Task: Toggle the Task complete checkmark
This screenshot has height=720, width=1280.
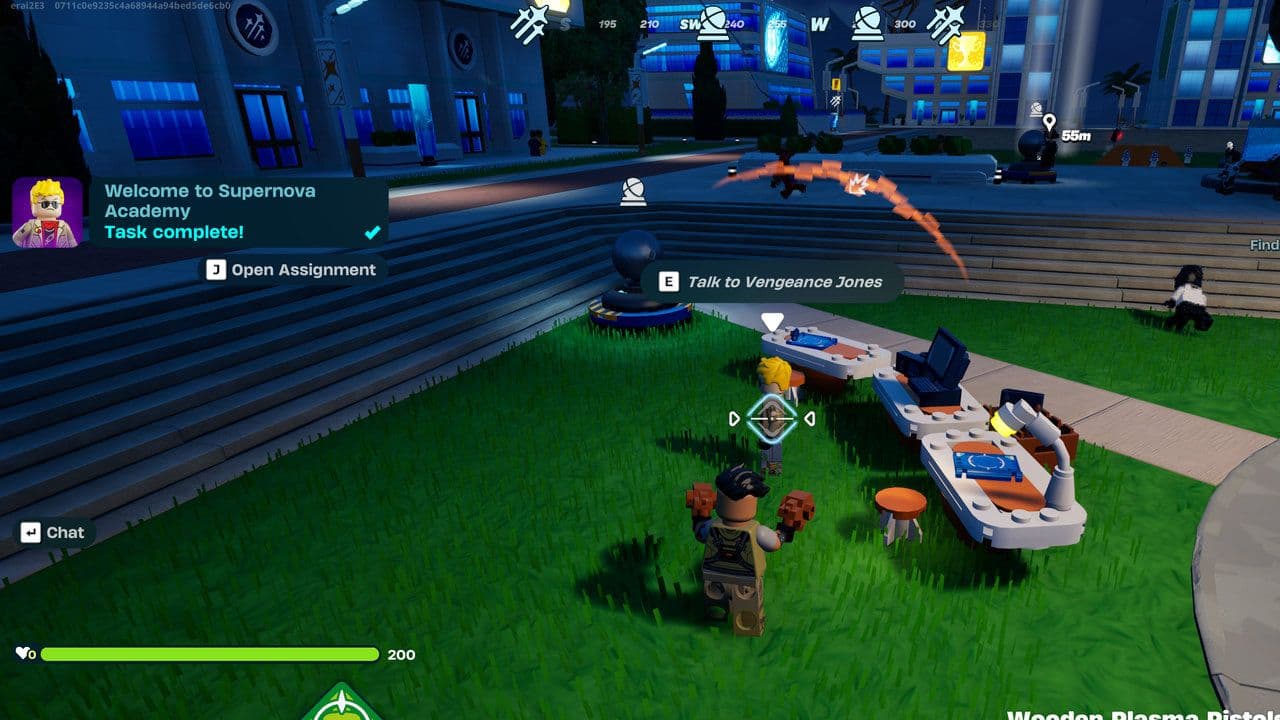Action: click(x=371, y=232)
